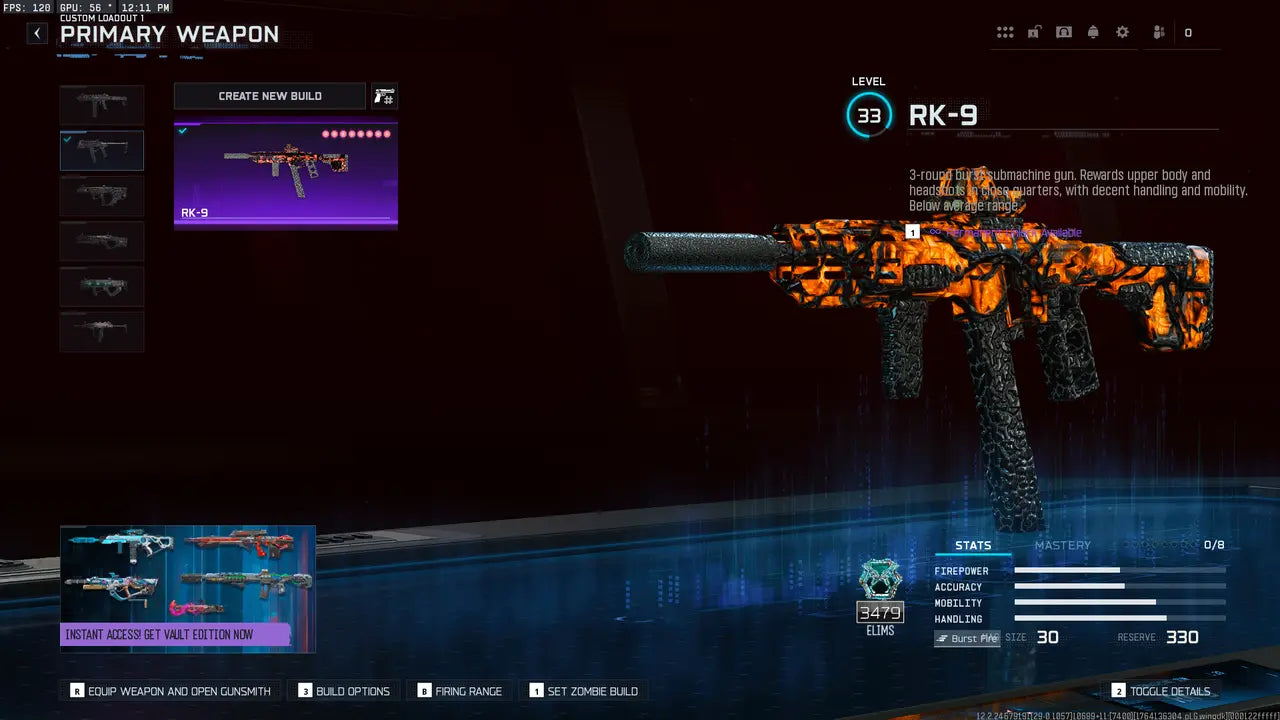The image size is (1280, 720).
Task: Open the settings gear icon
Action: (x=1122, y=32)
